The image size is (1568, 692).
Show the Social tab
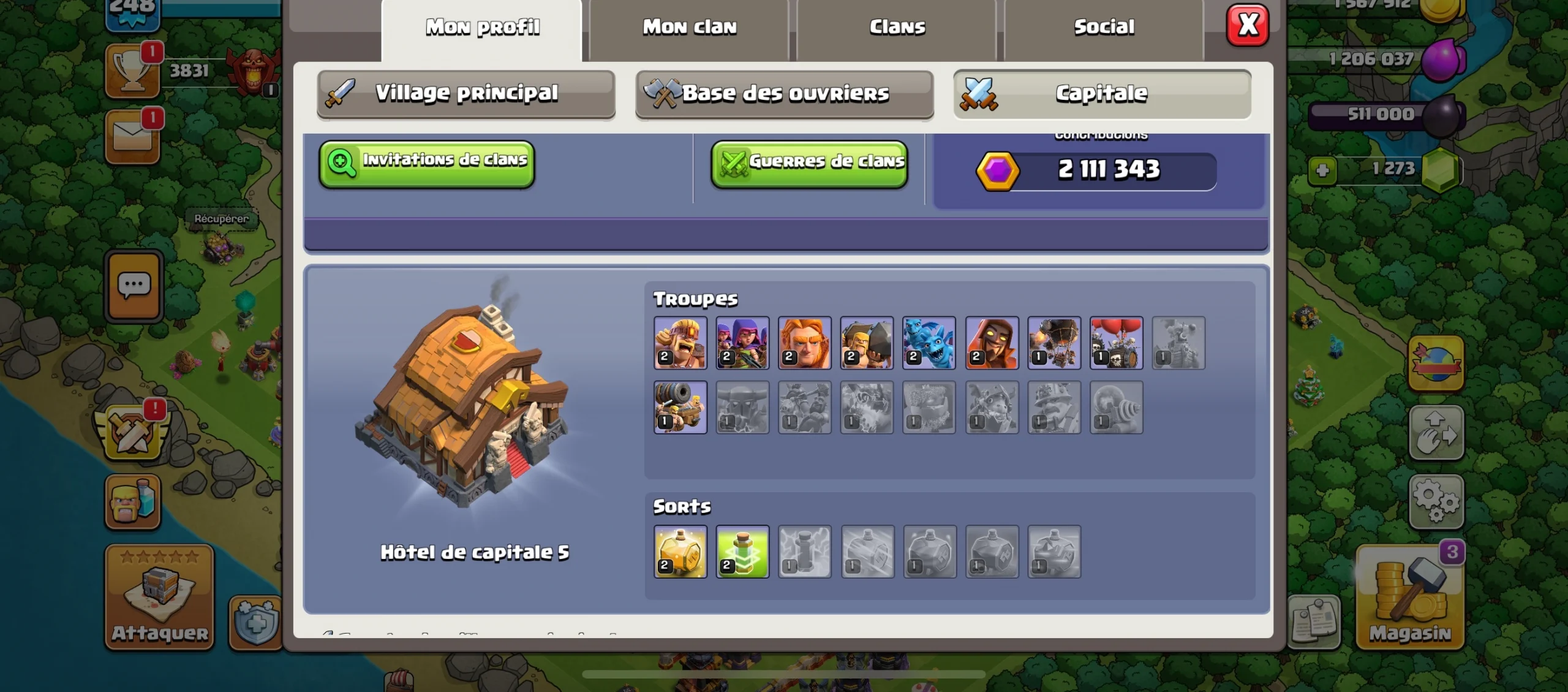pyautogui.click(x=1104, y=28)
